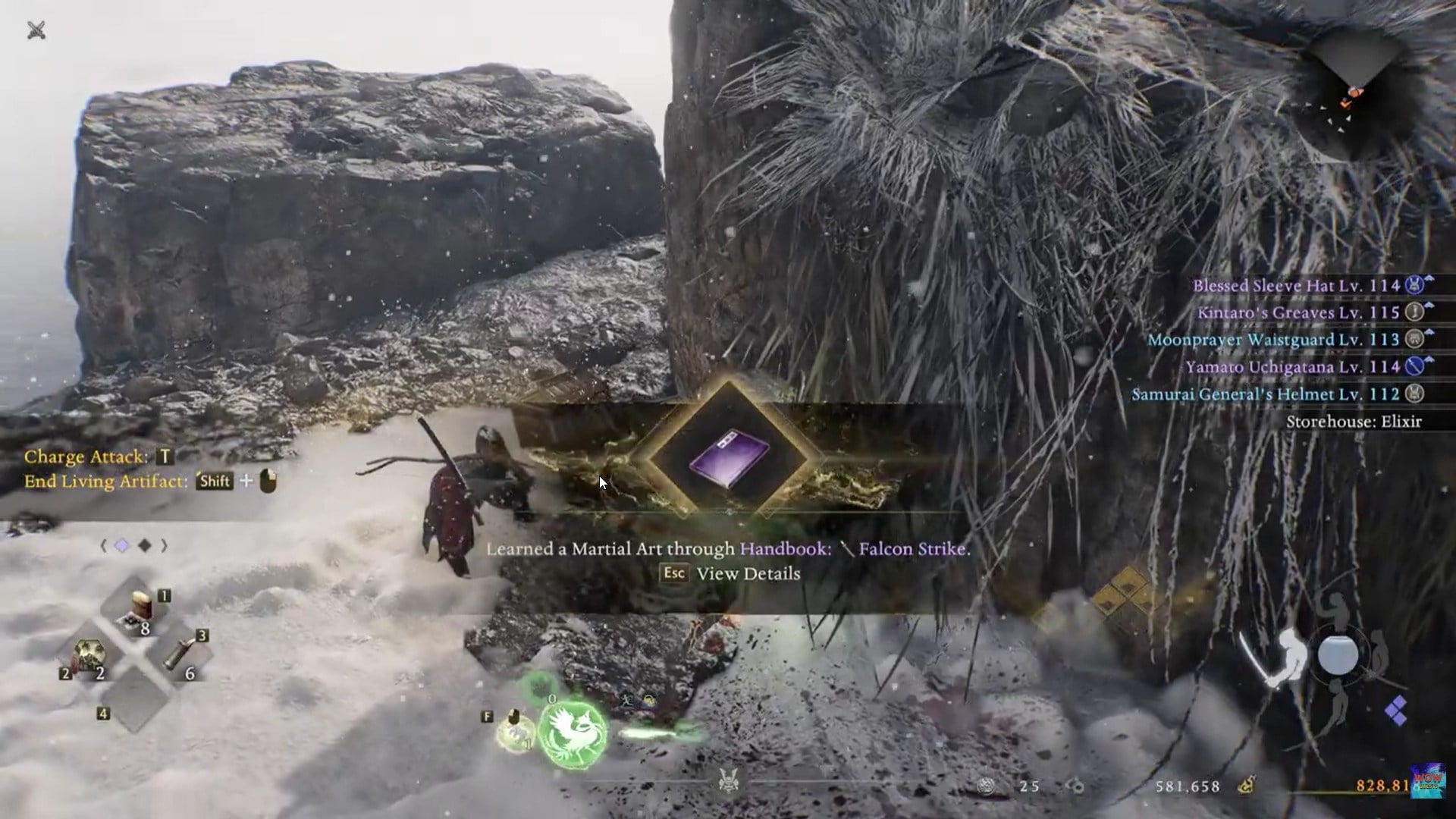Click the yellow Living Artifact orb

click(x=516, y=733)
